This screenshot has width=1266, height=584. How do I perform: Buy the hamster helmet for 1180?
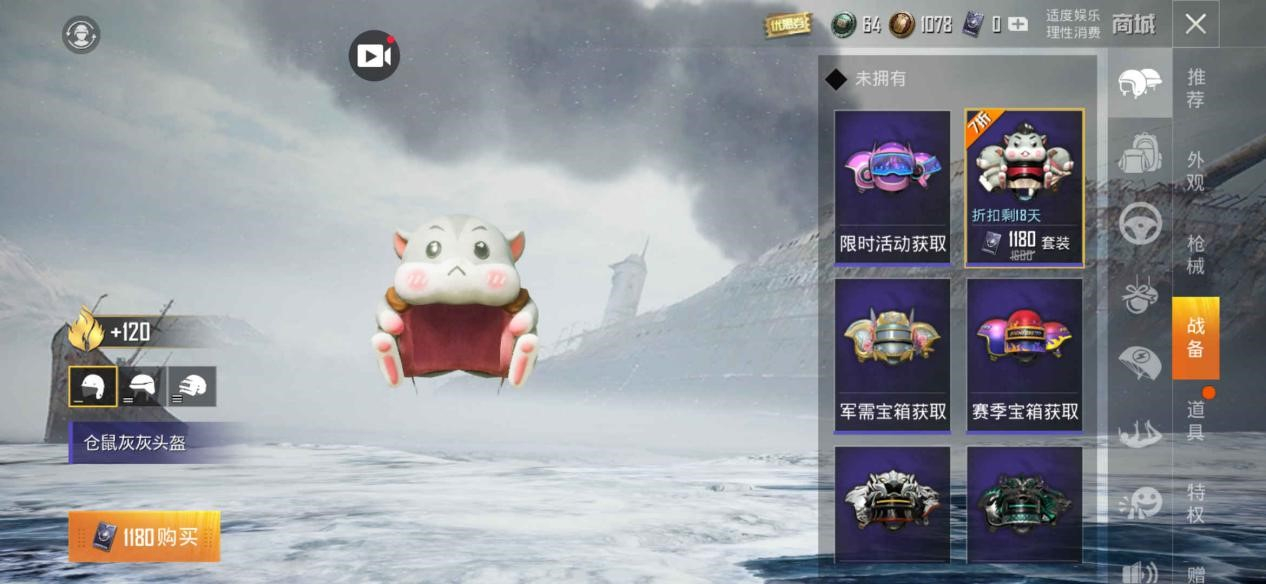144,537
